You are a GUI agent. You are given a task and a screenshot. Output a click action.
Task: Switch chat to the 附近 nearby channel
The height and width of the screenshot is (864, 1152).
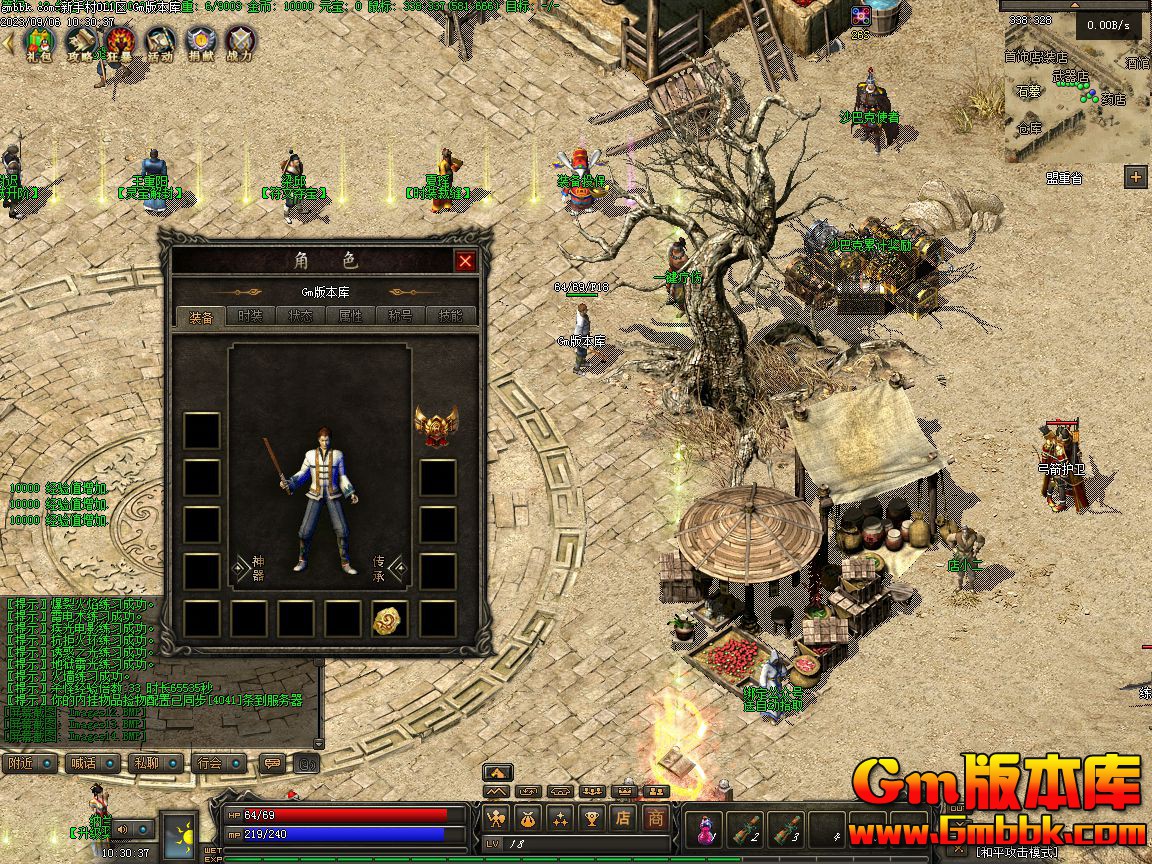point(29,763)
